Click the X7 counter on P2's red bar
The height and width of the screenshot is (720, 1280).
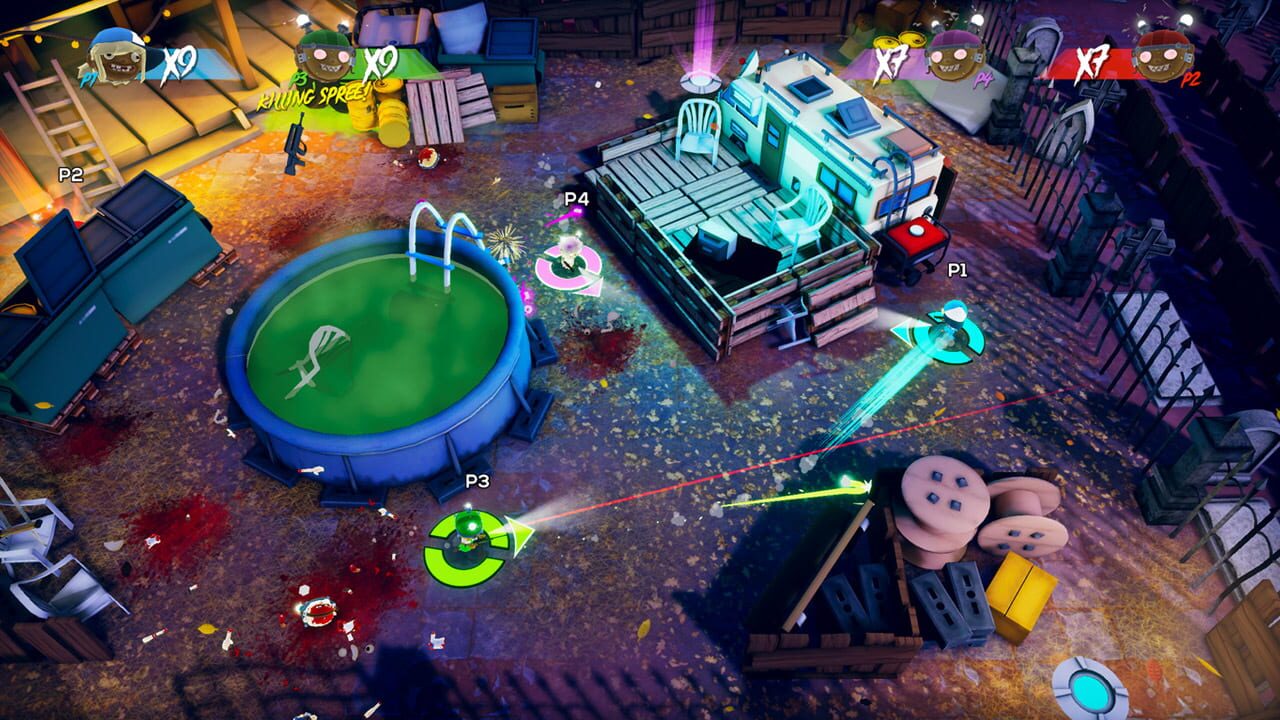(1091, 63)
